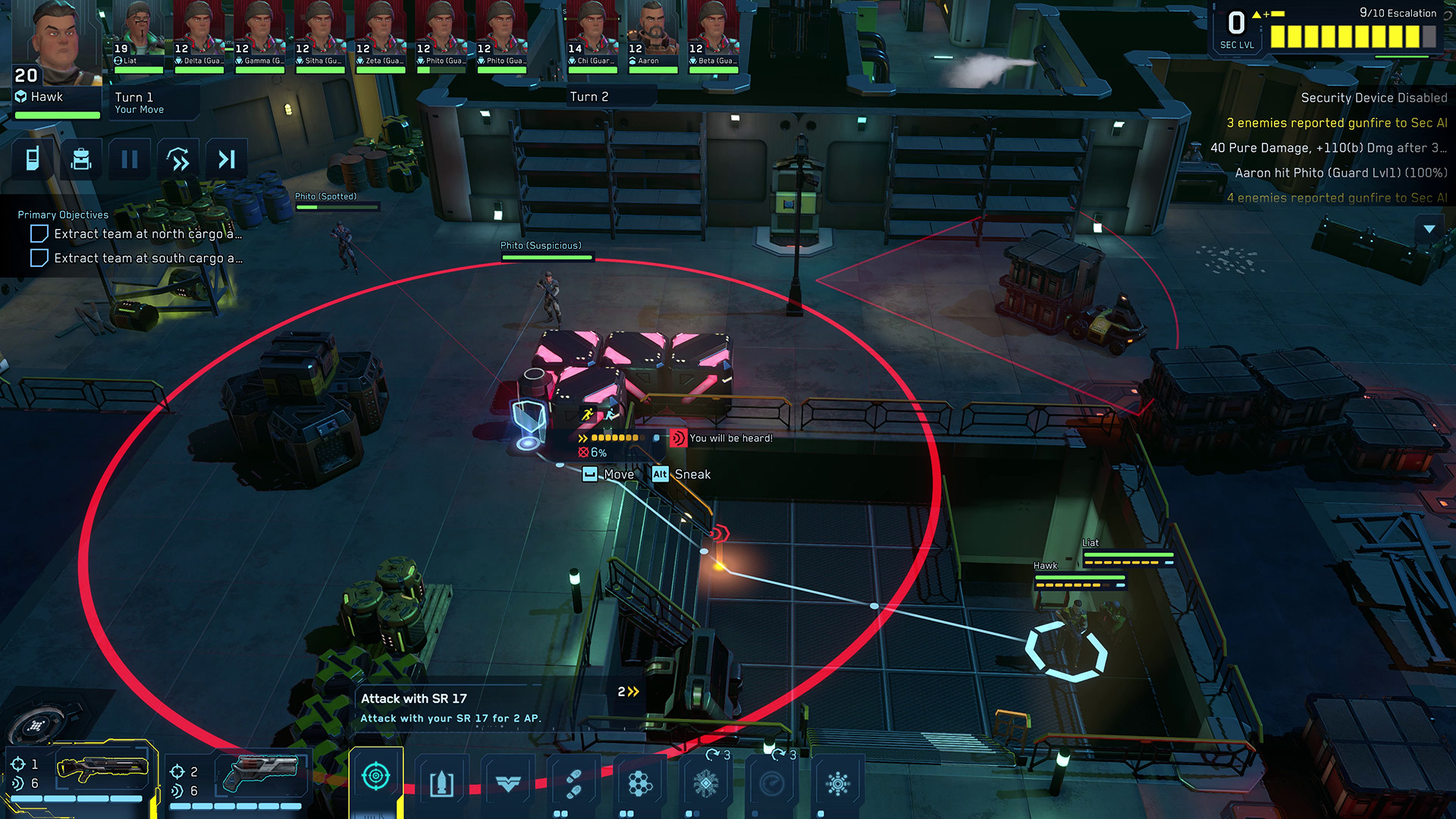
Task: Open the handheld phone device menu
Action: (33, 159)
